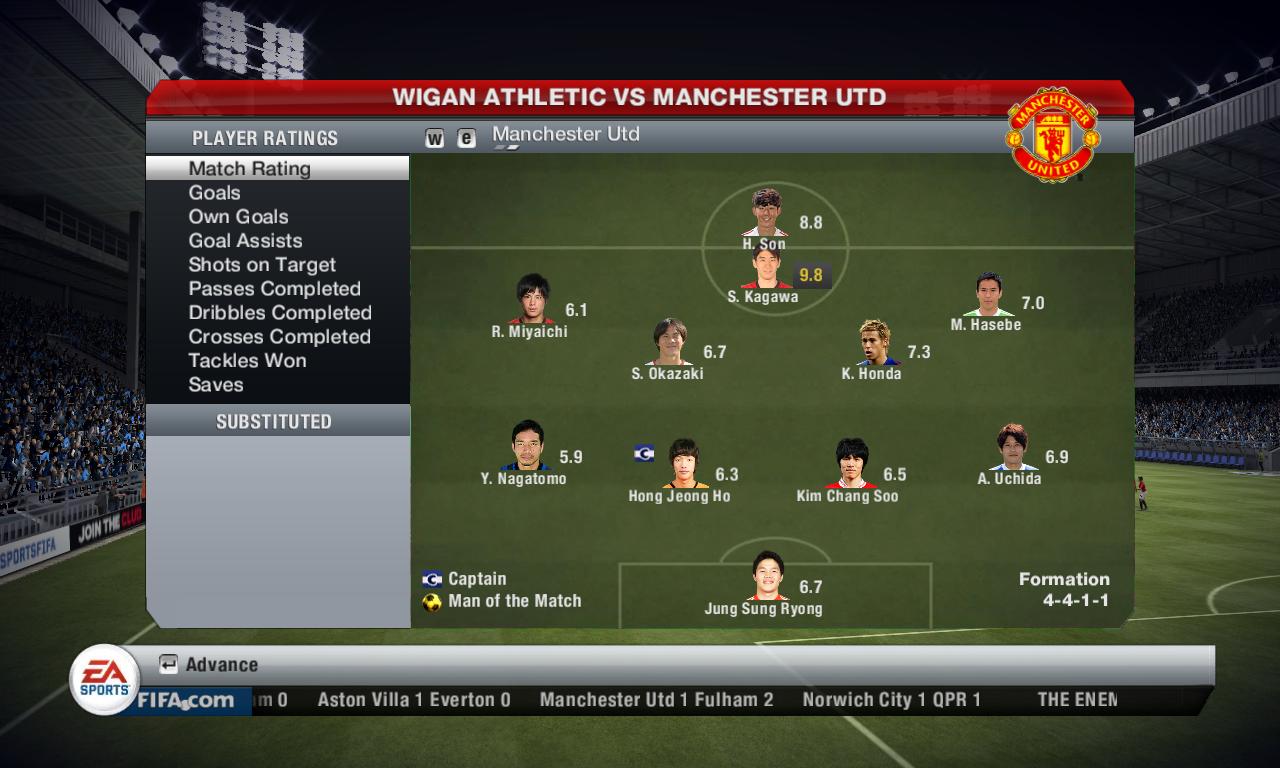Show the Own Goals stat

[x=238, y=217]
